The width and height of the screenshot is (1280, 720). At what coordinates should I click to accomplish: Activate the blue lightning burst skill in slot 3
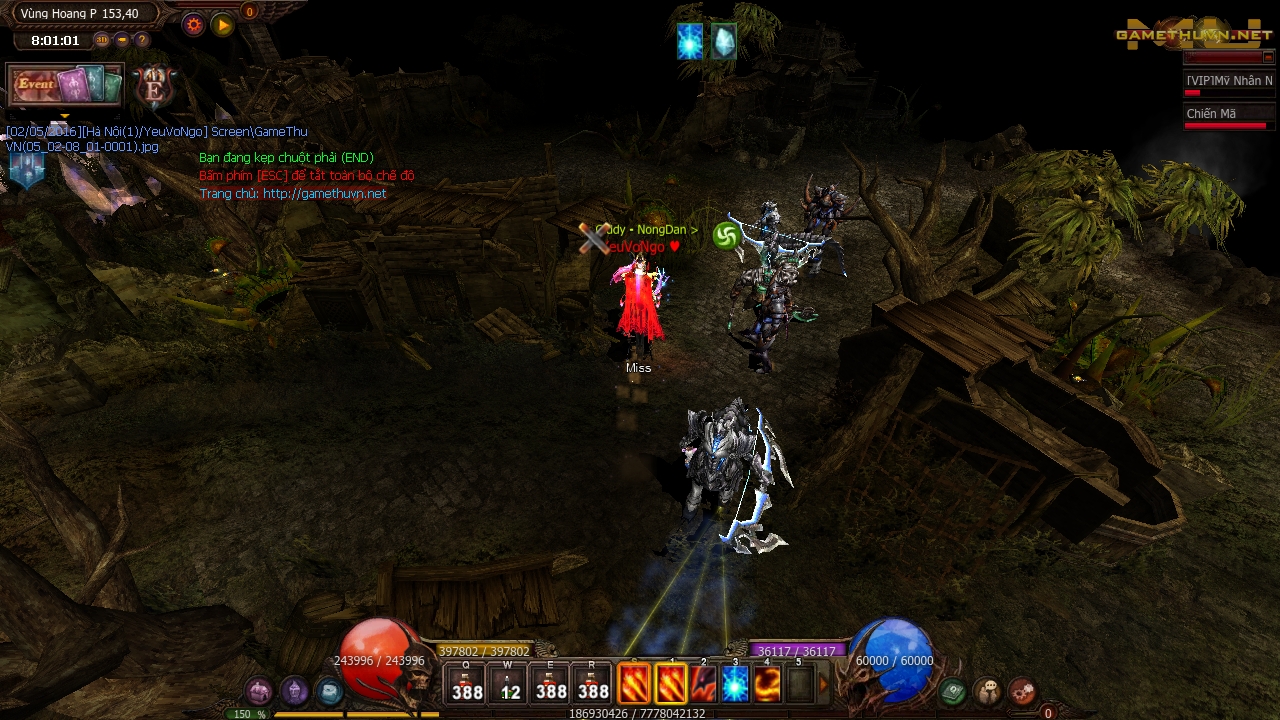(x=735, y=684)
